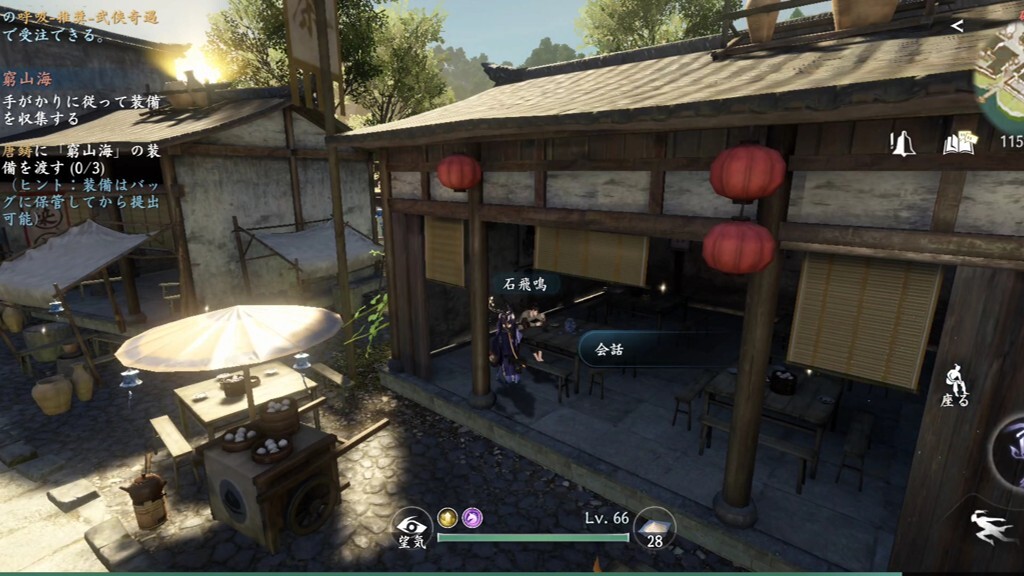Use the purple glowing skill button
The width and height of the screenshot is (1024, 576).
(x=1008, y=450)
